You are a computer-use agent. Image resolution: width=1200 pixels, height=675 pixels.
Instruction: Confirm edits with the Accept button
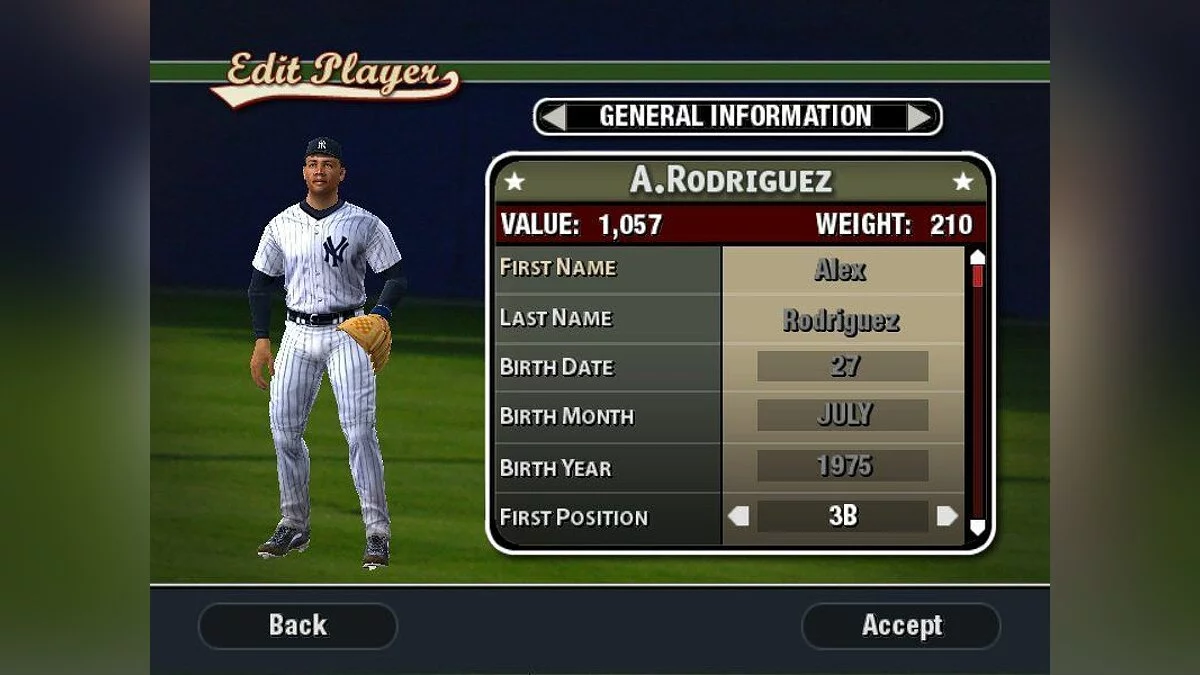[x=901, y=626]
